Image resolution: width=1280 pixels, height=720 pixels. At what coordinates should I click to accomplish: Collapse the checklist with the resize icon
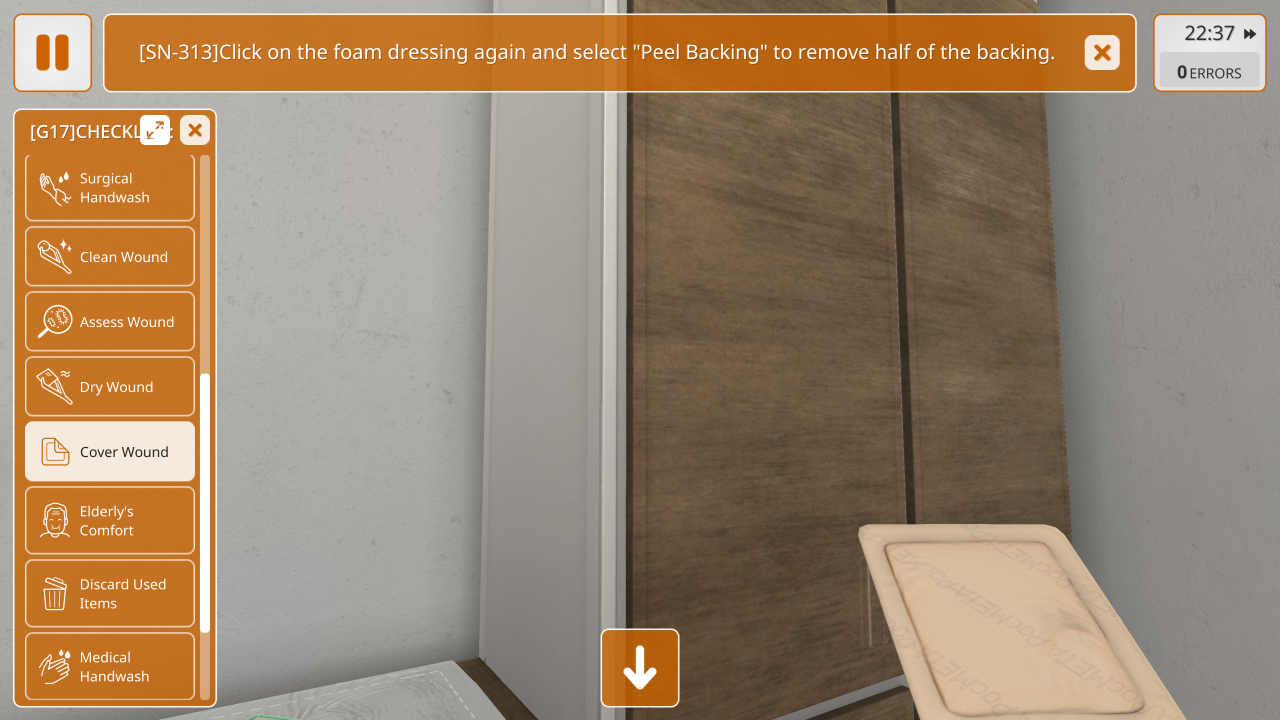155,130
